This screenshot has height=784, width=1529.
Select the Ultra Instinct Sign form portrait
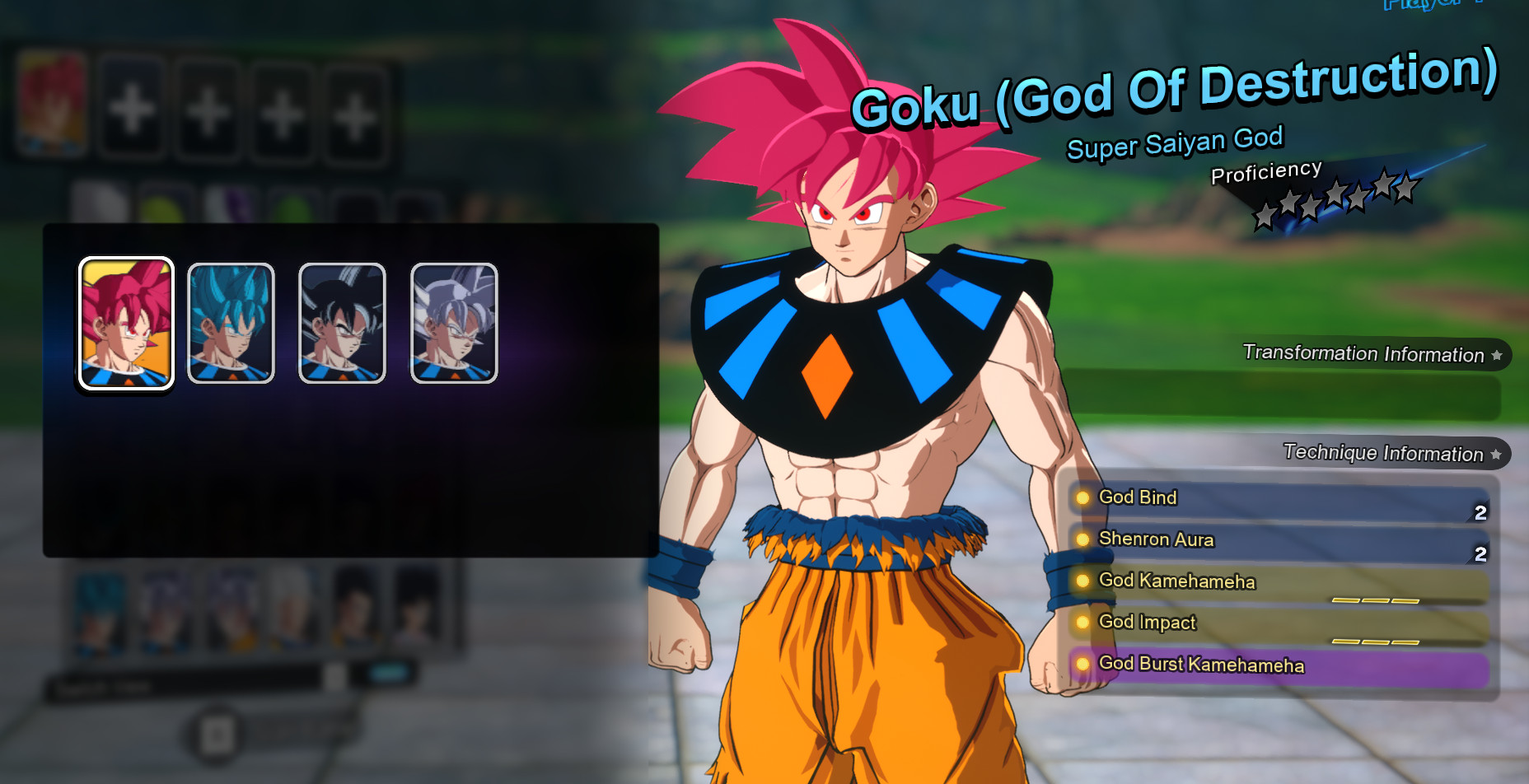(340, 323)
